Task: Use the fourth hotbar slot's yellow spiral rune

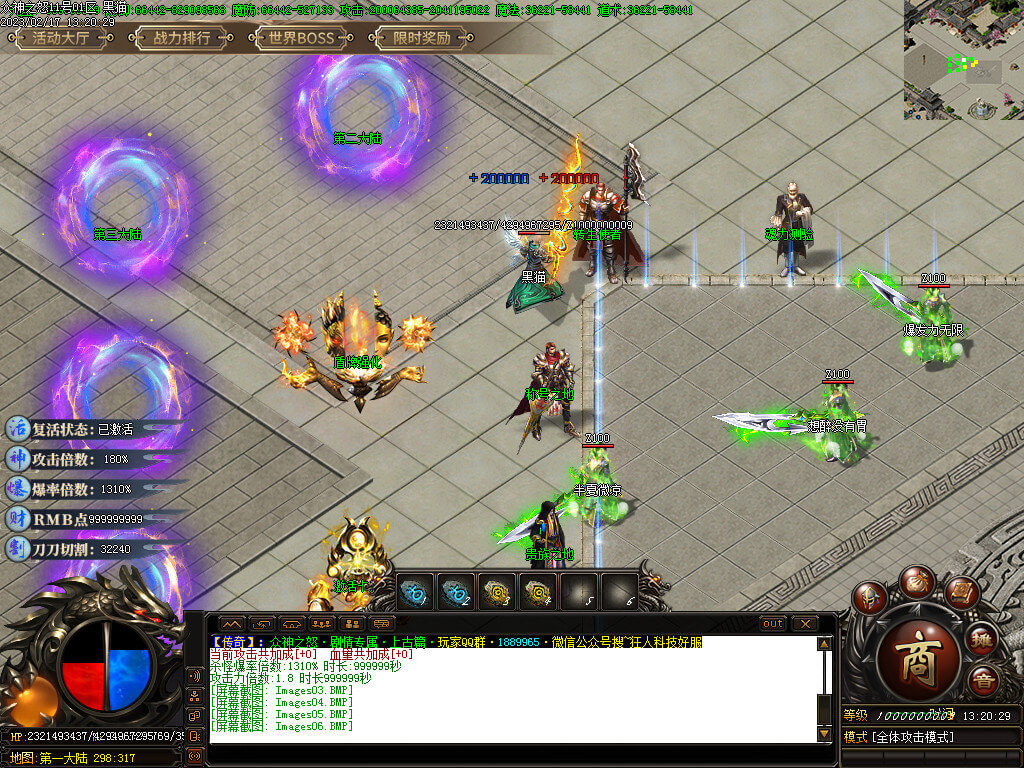Action: (538, 591)
